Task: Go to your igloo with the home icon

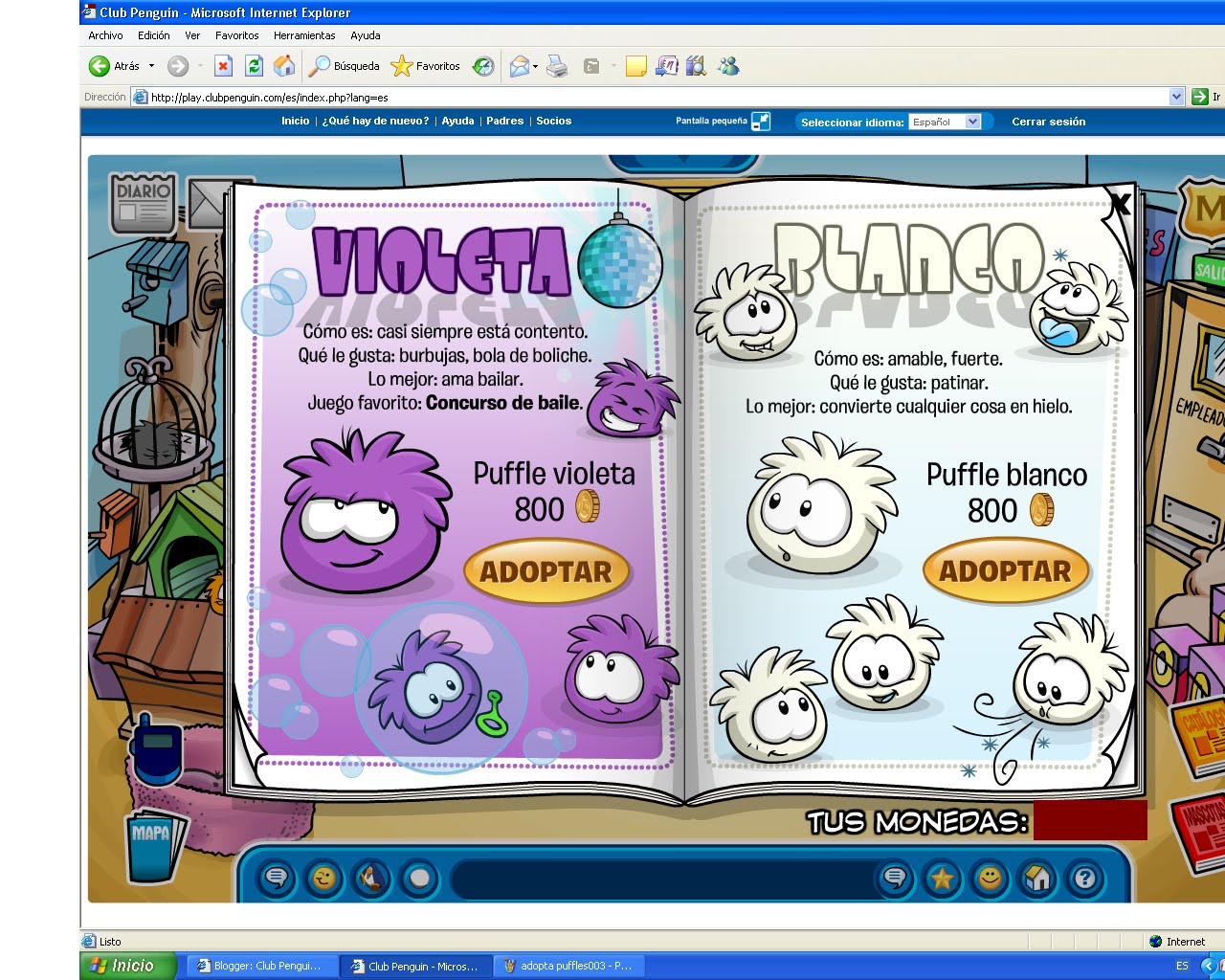Action: 1039,879
